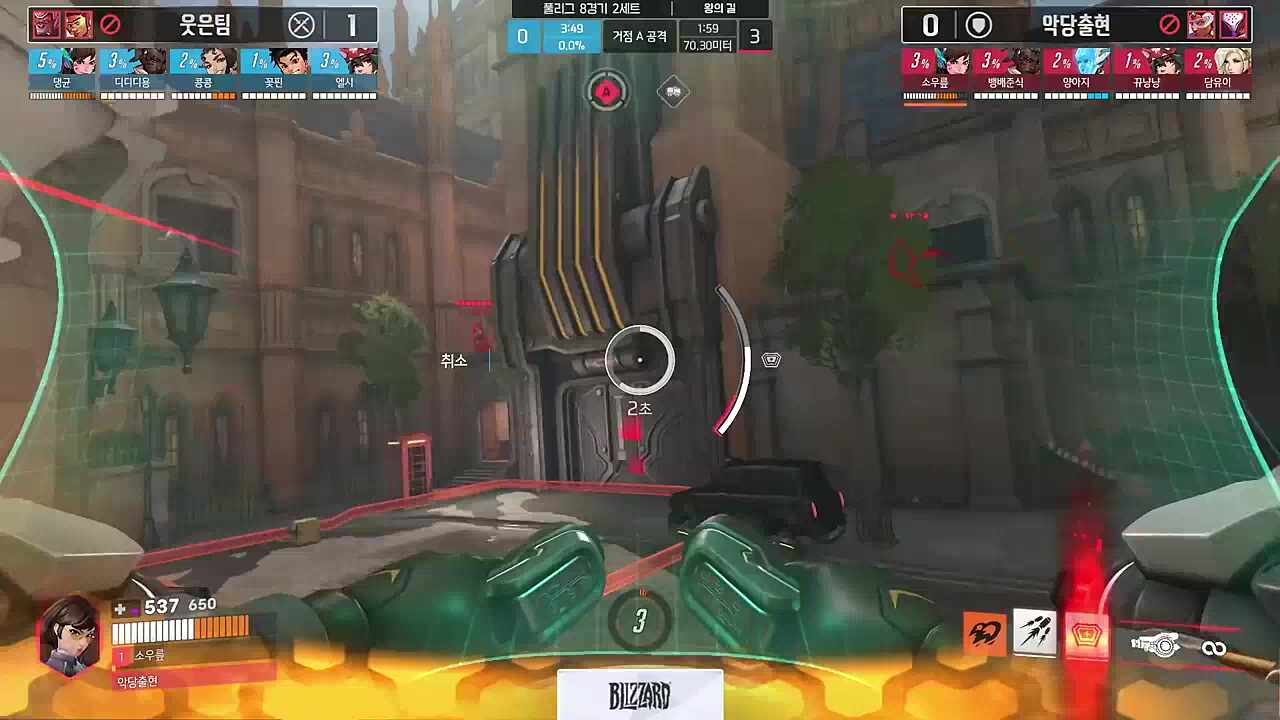Click the objective A marker at top center
This screenshot has height=720, width=1280.
(605, 92)
